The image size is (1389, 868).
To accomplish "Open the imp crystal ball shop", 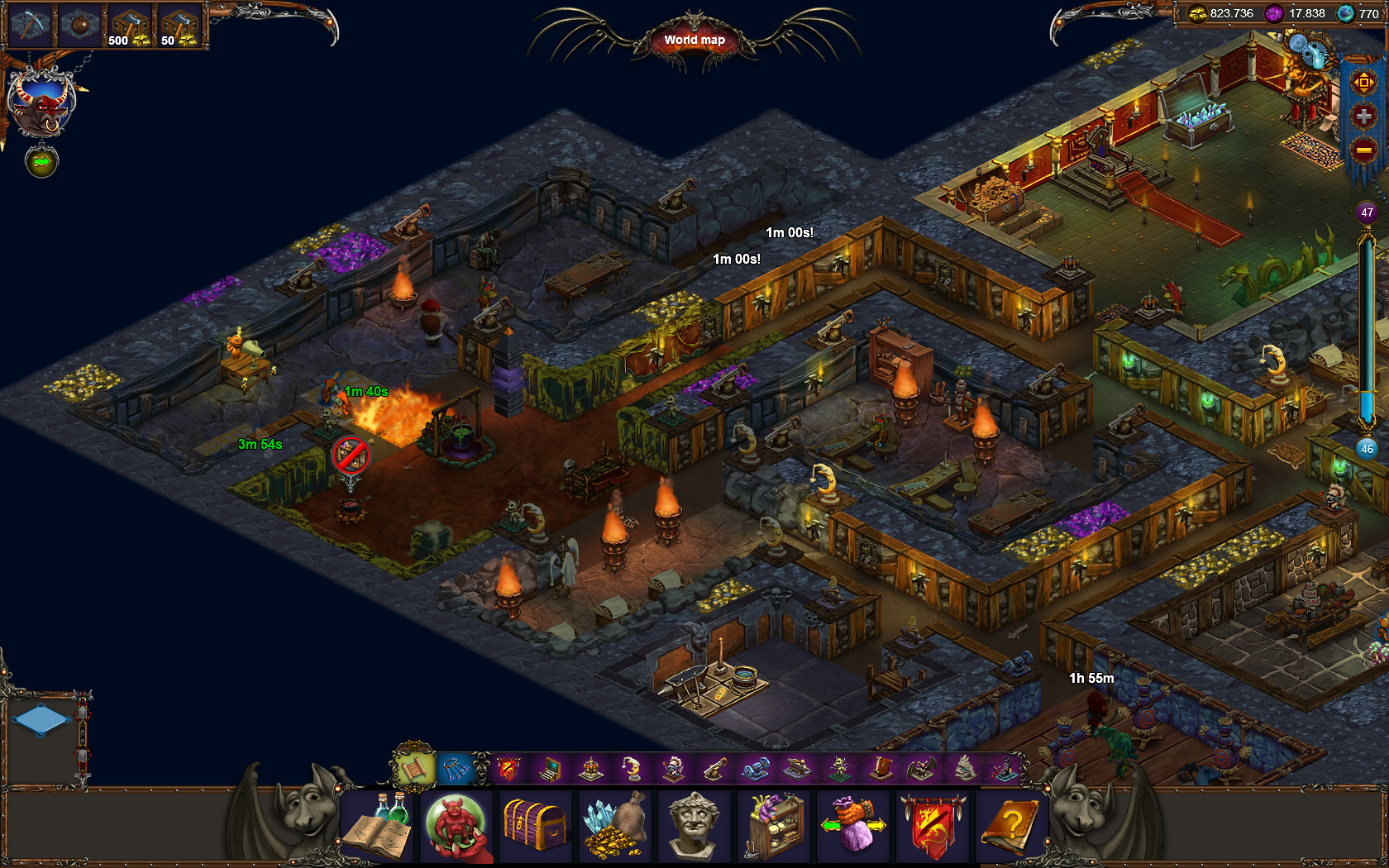I will click(x=456, y=827).
